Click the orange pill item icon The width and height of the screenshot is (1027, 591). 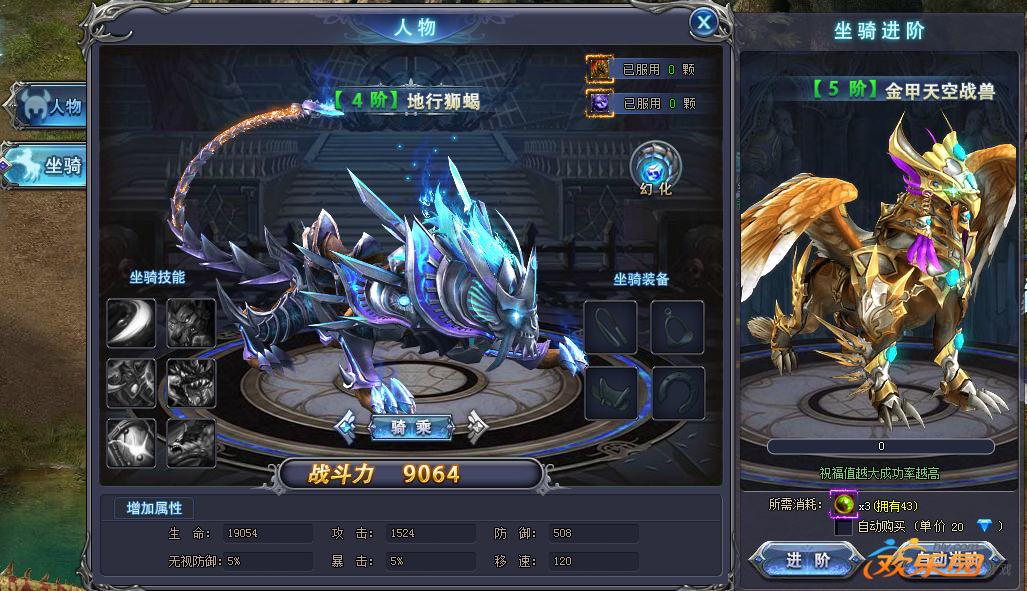[x=599, y=69]
